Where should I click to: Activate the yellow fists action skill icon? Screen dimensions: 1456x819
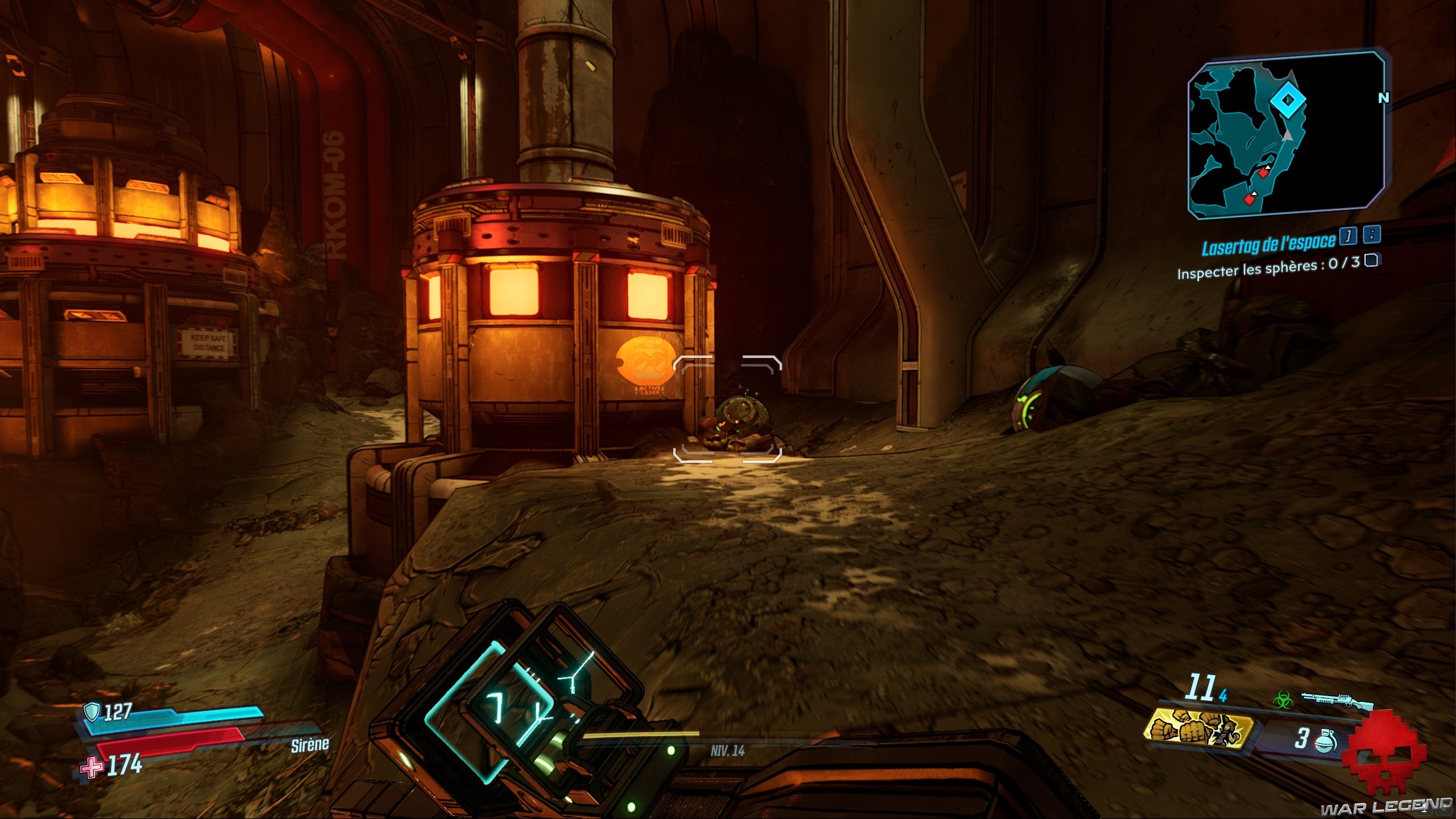[x=1198, y=729]
